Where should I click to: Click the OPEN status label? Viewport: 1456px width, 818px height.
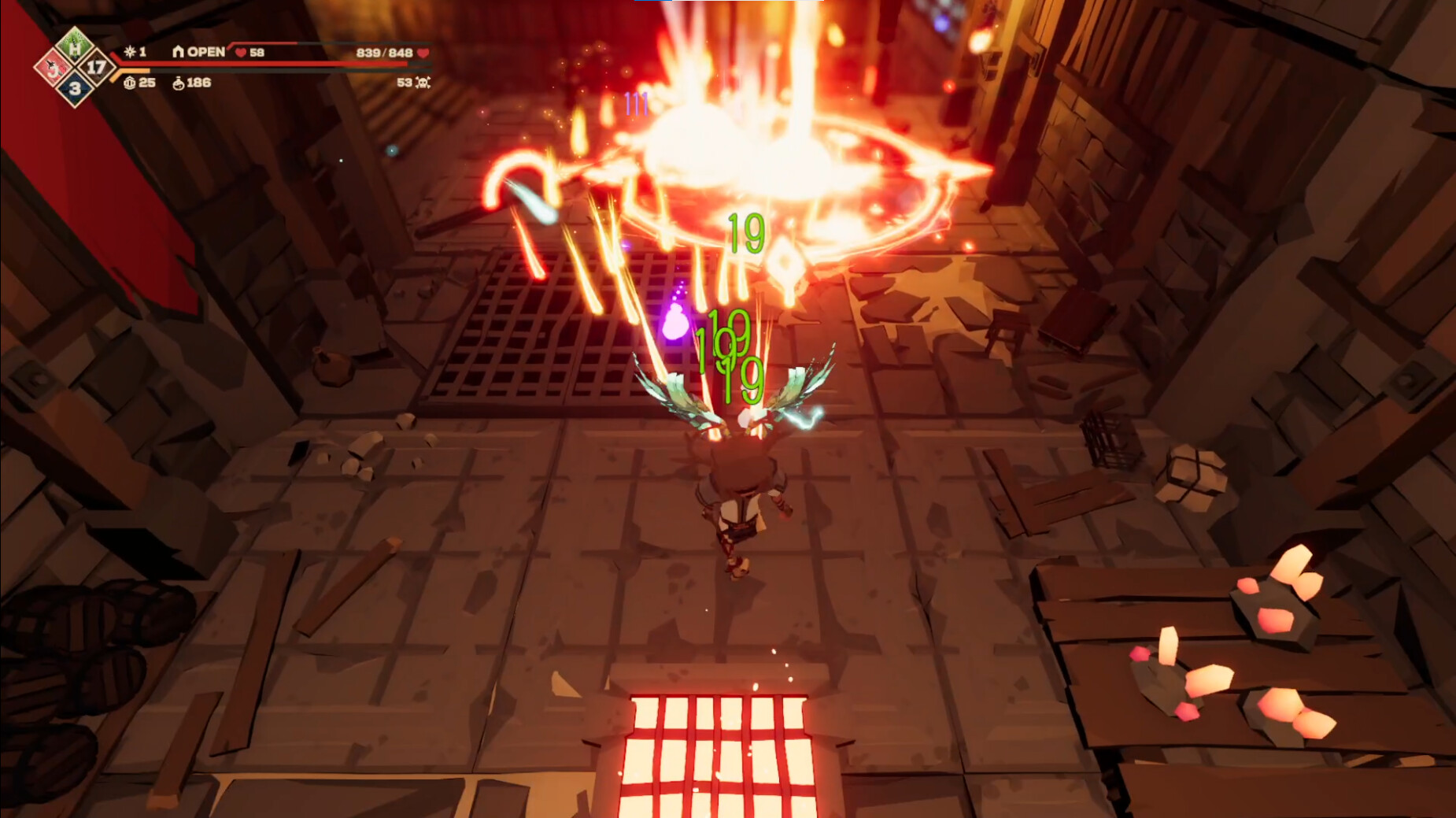[205, 52]
